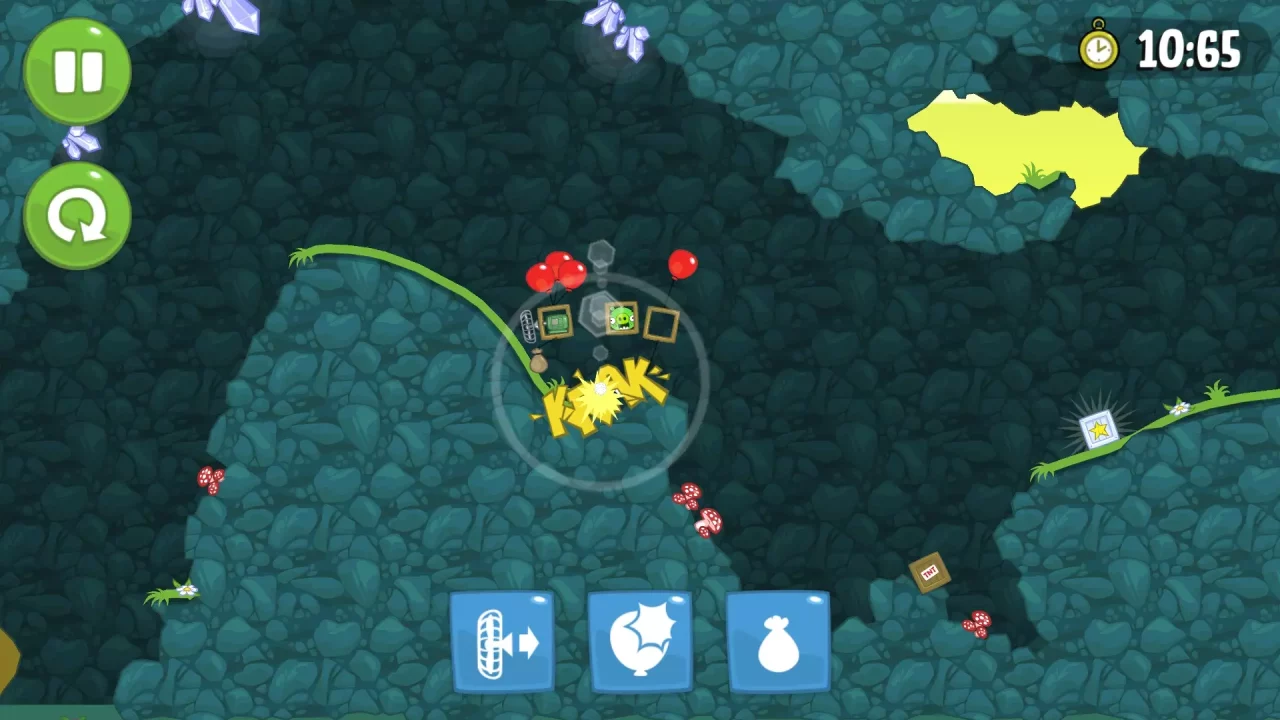
Task: Click the stopwatch timer icon
Action: click(x=1098, y=47)
